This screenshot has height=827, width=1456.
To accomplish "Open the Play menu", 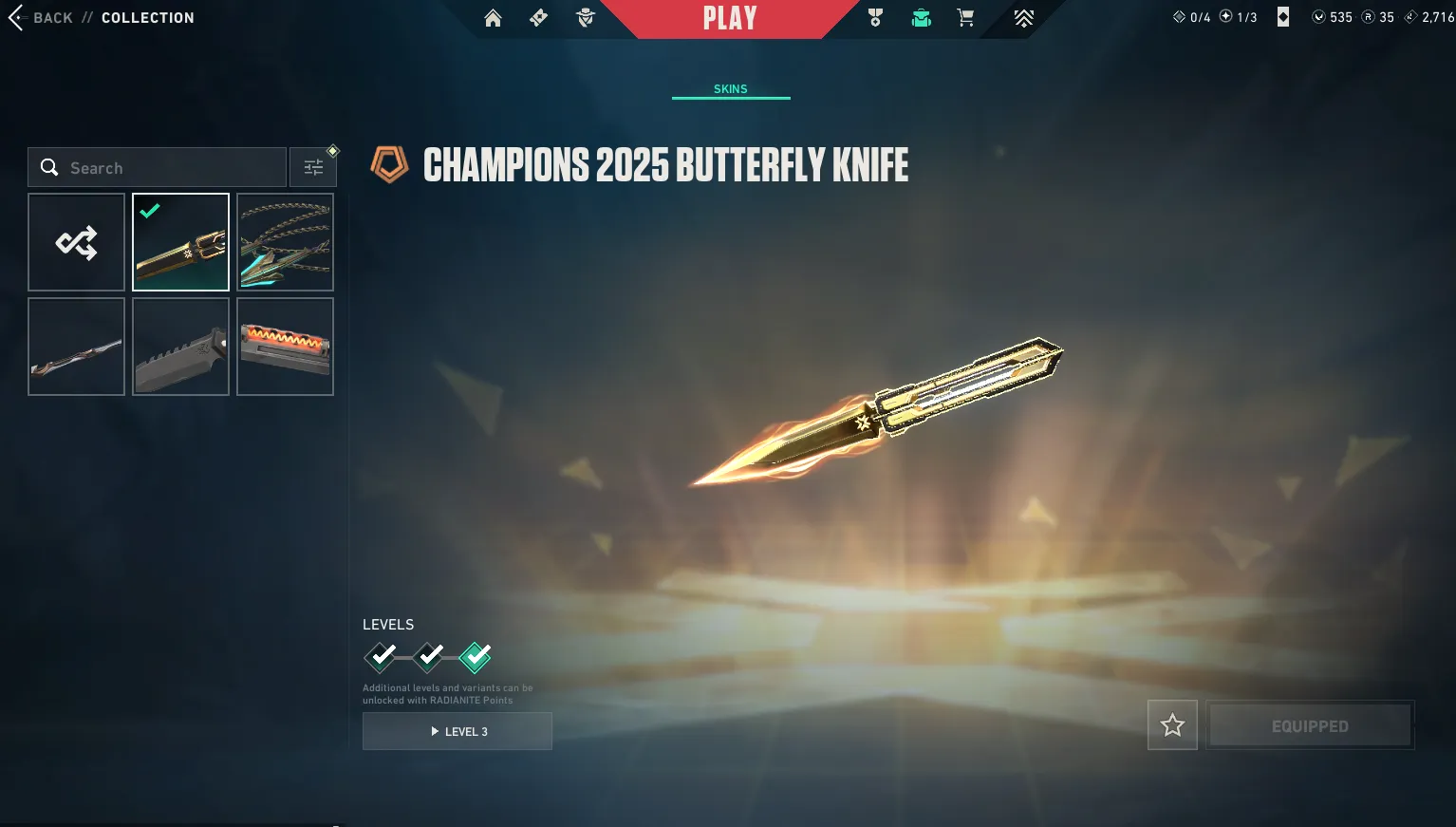I will pos(731,17).
